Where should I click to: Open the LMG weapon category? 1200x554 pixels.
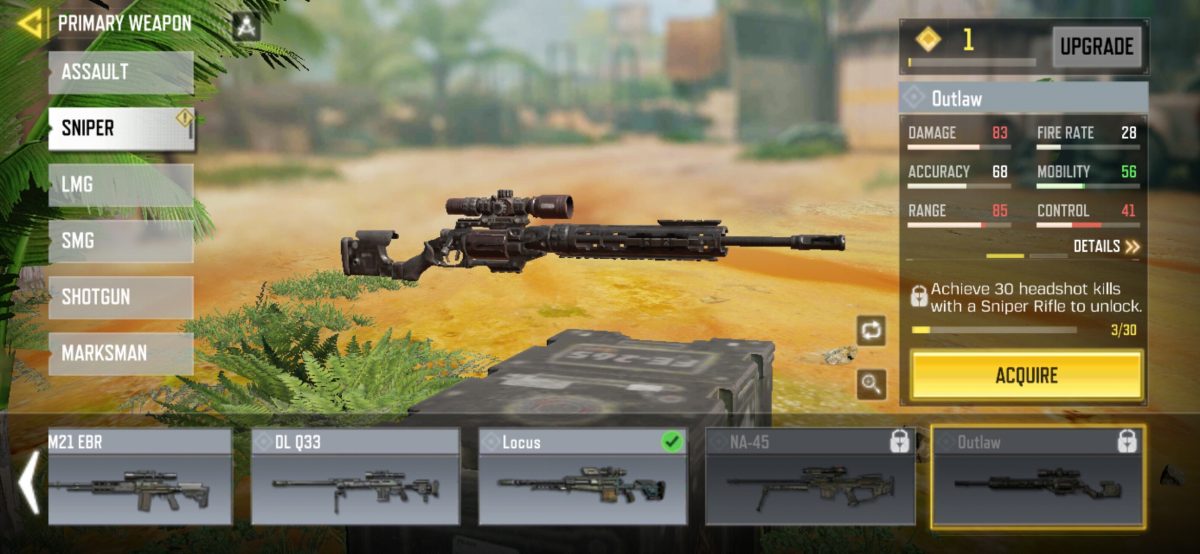pyautogui.click(x=120, y=185)
